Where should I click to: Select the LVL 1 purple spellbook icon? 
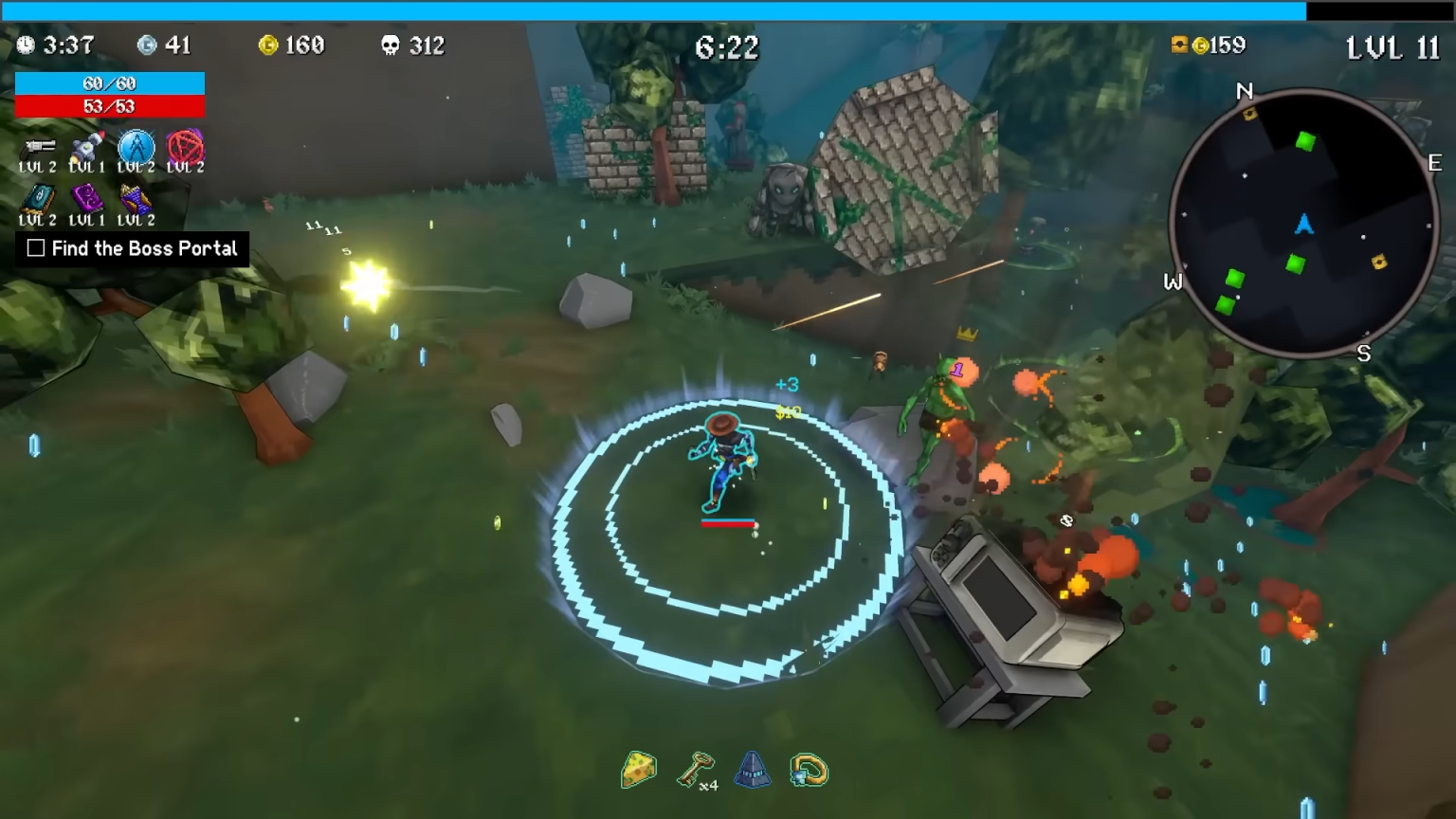[x=85, y=200]
